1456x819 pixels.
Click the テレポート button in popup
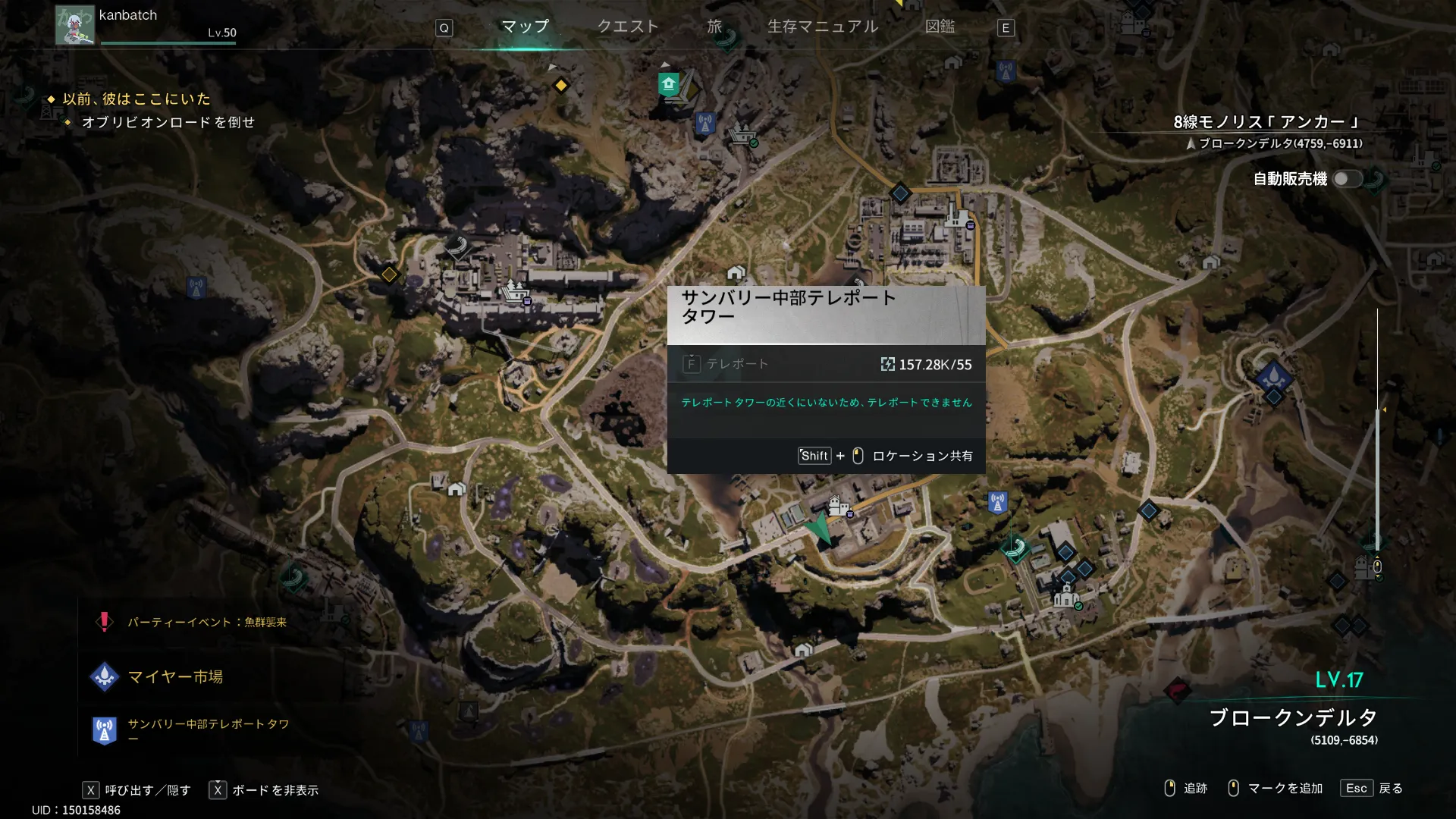pyautogui.click(x=726, y=364)
